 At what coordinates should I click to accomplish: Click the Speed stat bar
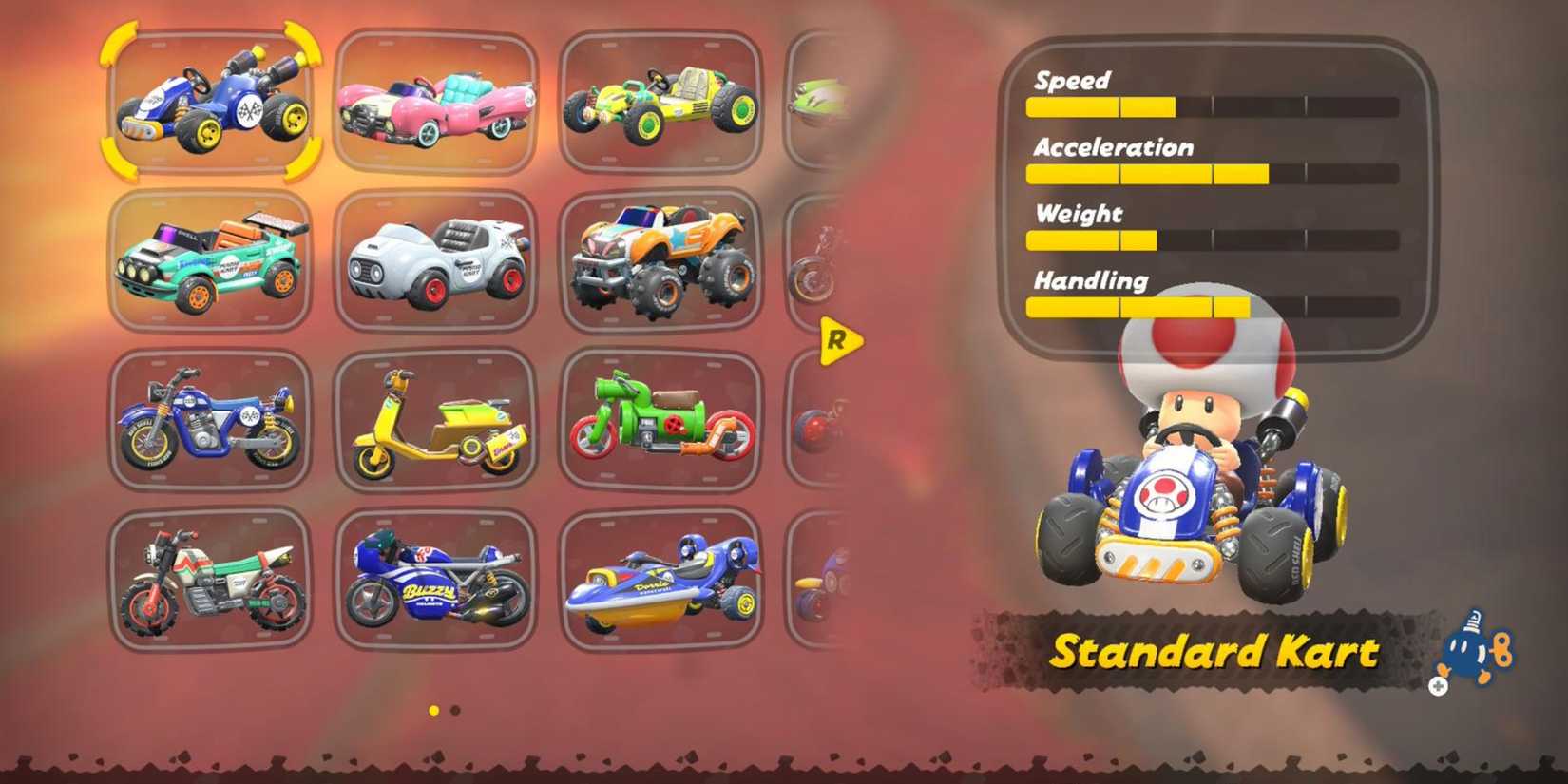[1212, 107]
